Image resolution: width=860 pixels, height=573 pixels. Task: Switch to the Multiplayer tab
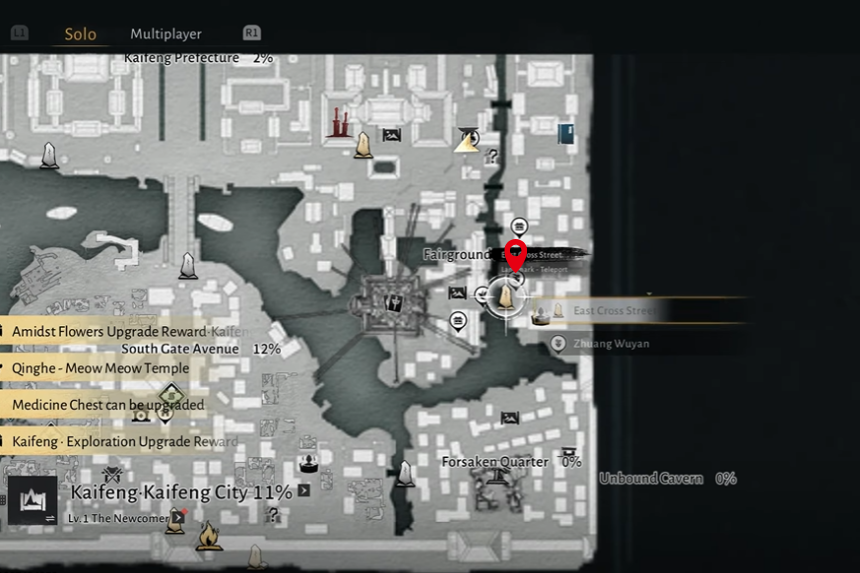pyautogui.click(x=166, y=34)
